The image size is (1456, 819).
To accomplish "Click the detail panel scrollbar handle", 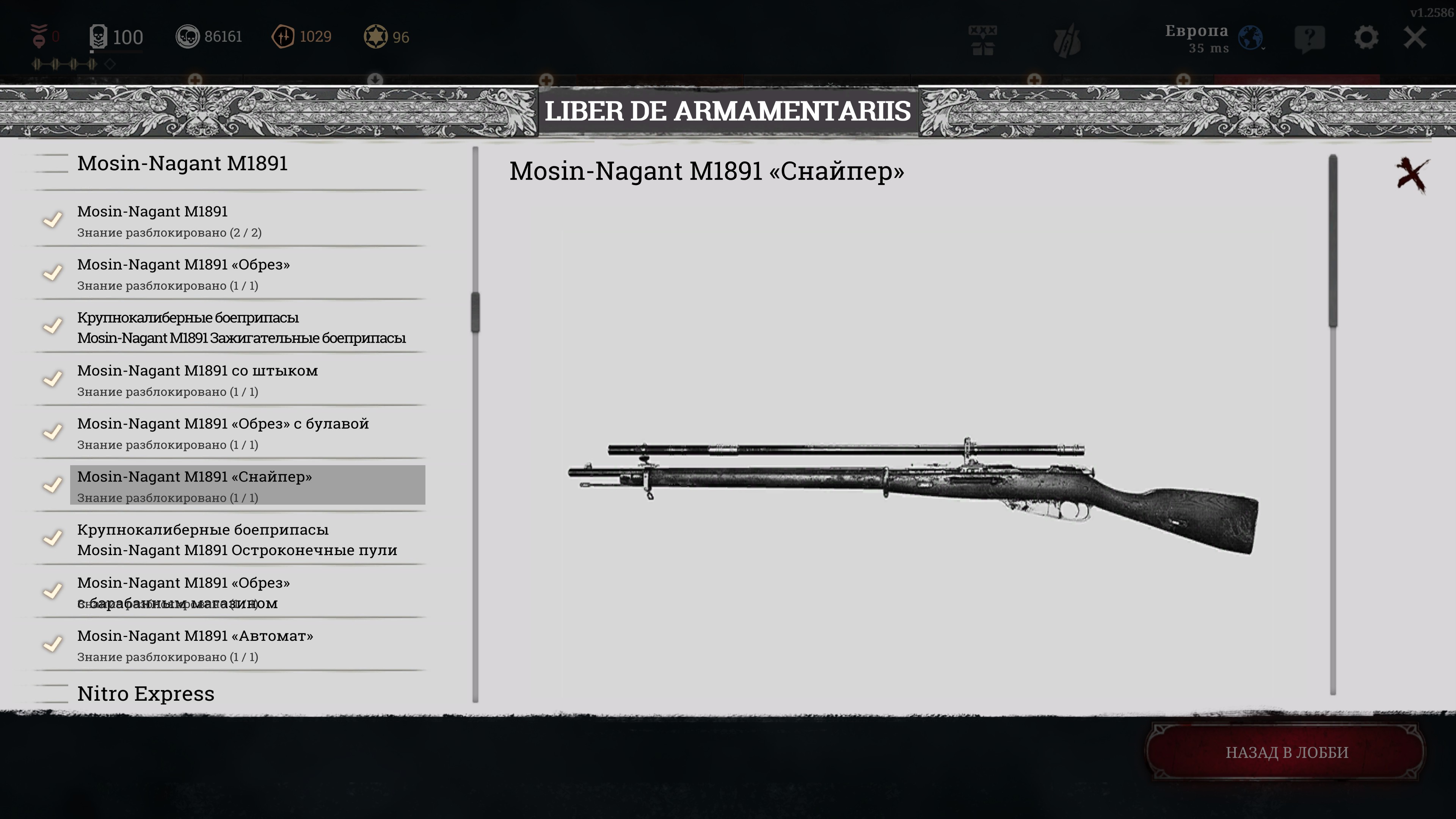I will pos(1333,241).
